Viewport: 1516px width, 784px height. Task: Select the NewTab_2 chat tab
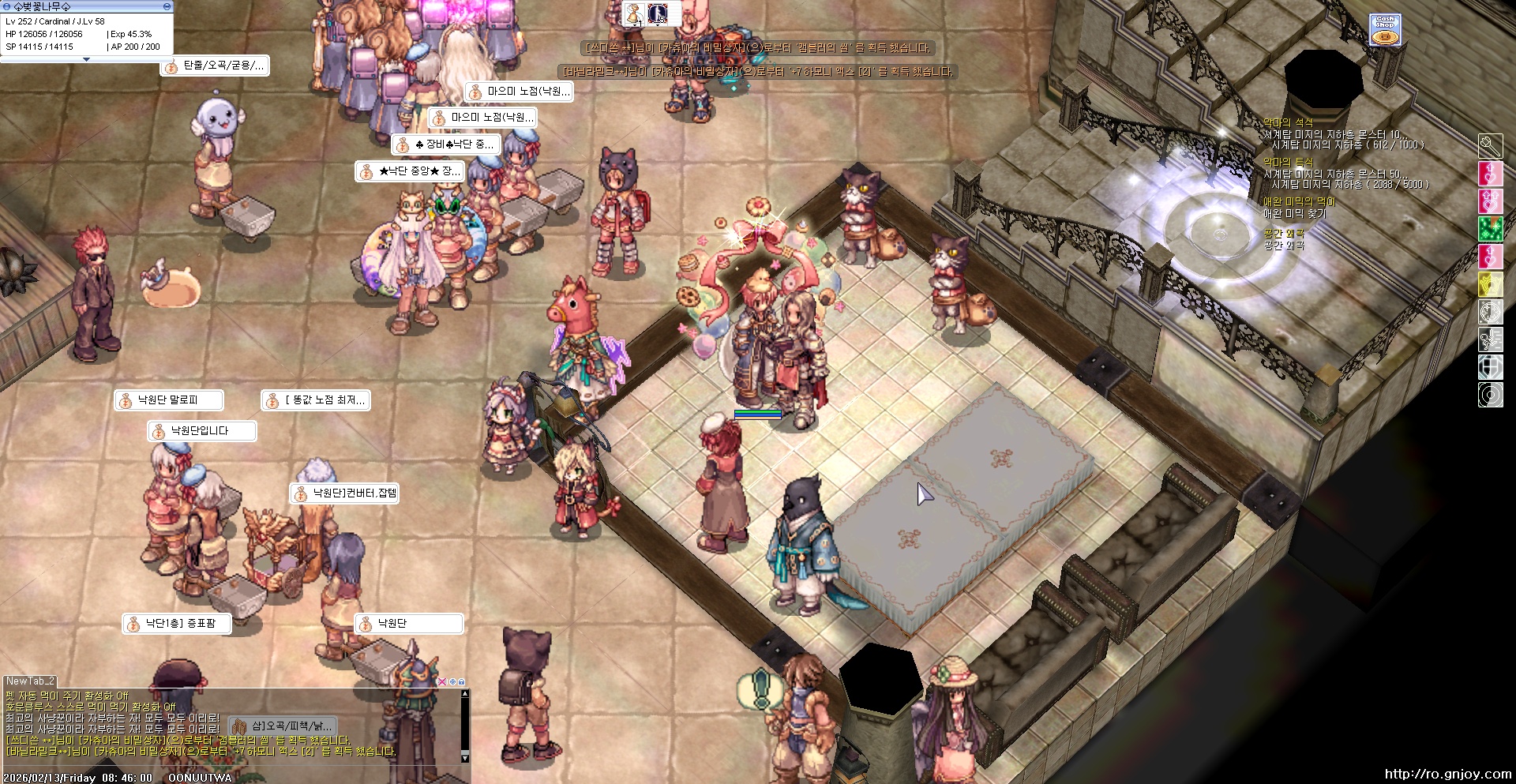click(x=30, y=681)
